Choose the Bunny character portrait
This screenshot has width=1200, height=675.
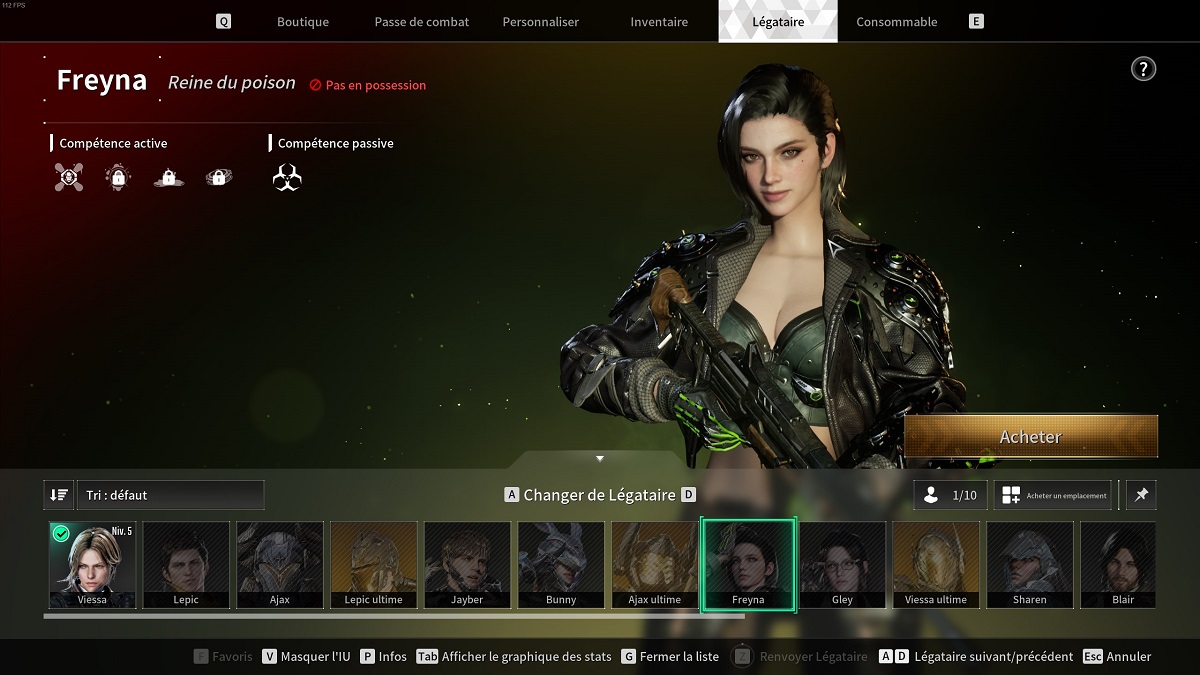pyautogui.click(x=561, y=564)
